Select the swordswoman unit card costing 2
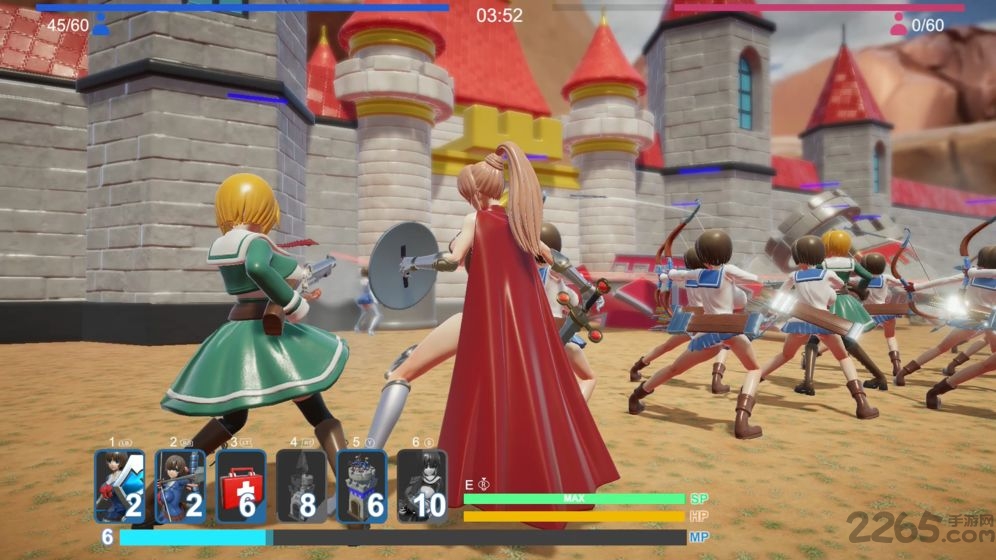 [120, 486]
